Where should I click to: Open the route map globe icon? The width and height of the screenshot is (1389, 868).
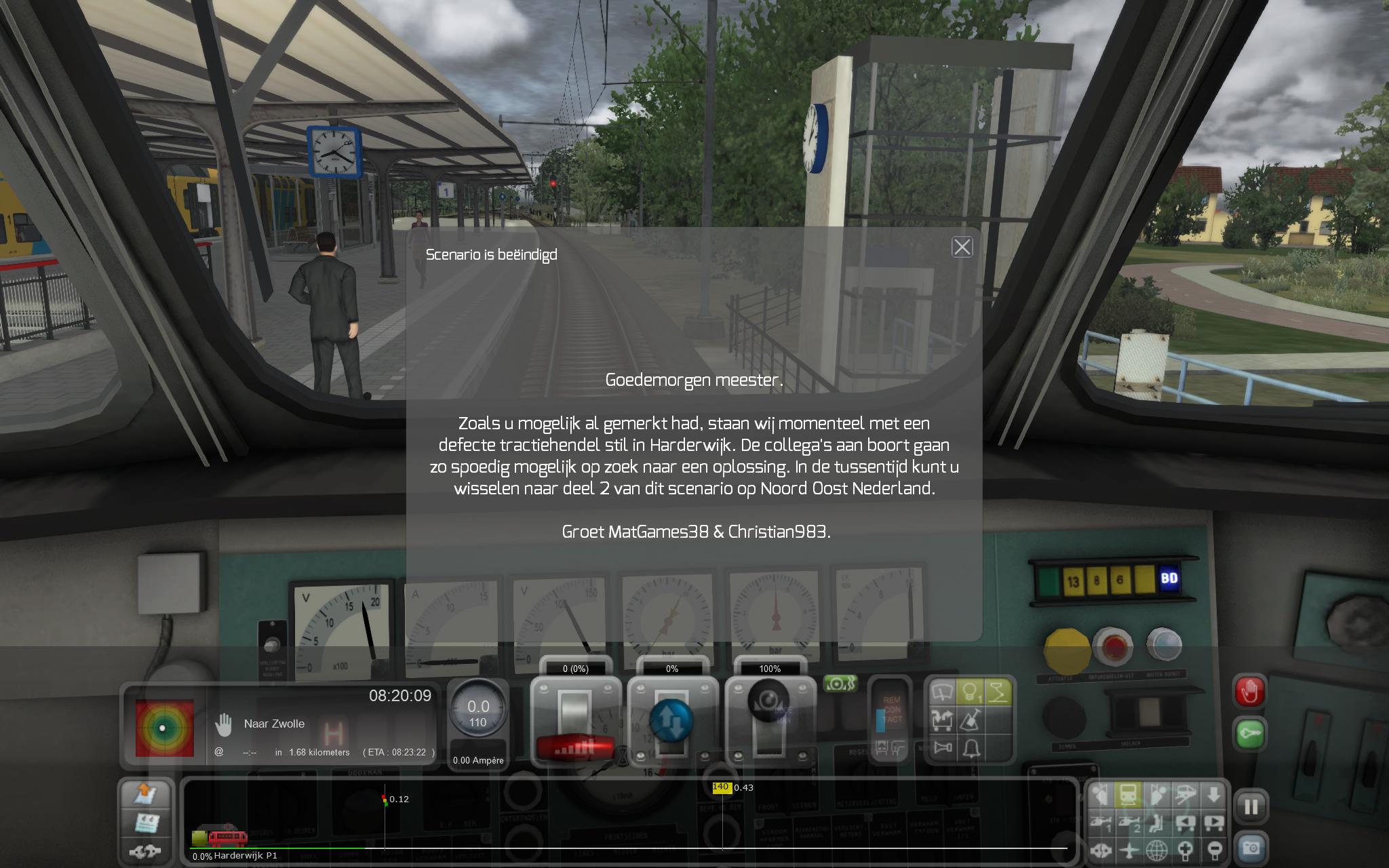coord(1157,850)
